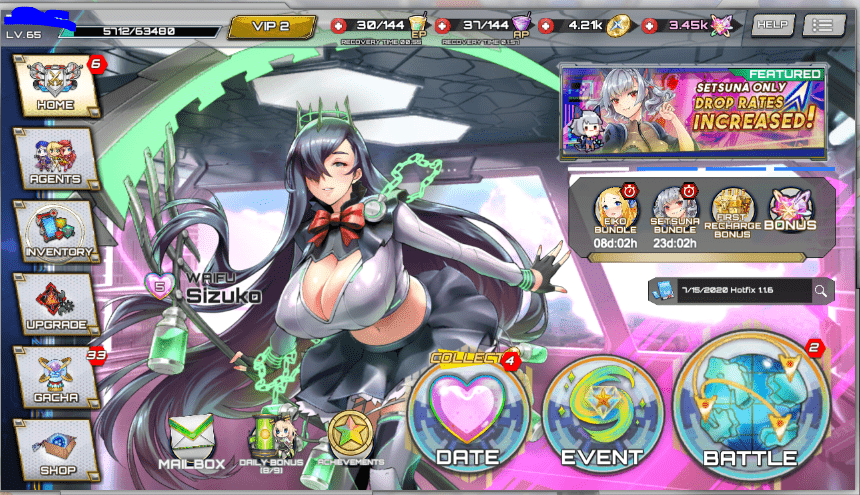Image resolution: width=860 pixels, height=495 pixels.
Task: Open the Hotfix 1.1.6 news entry
Action: (728, 291)
